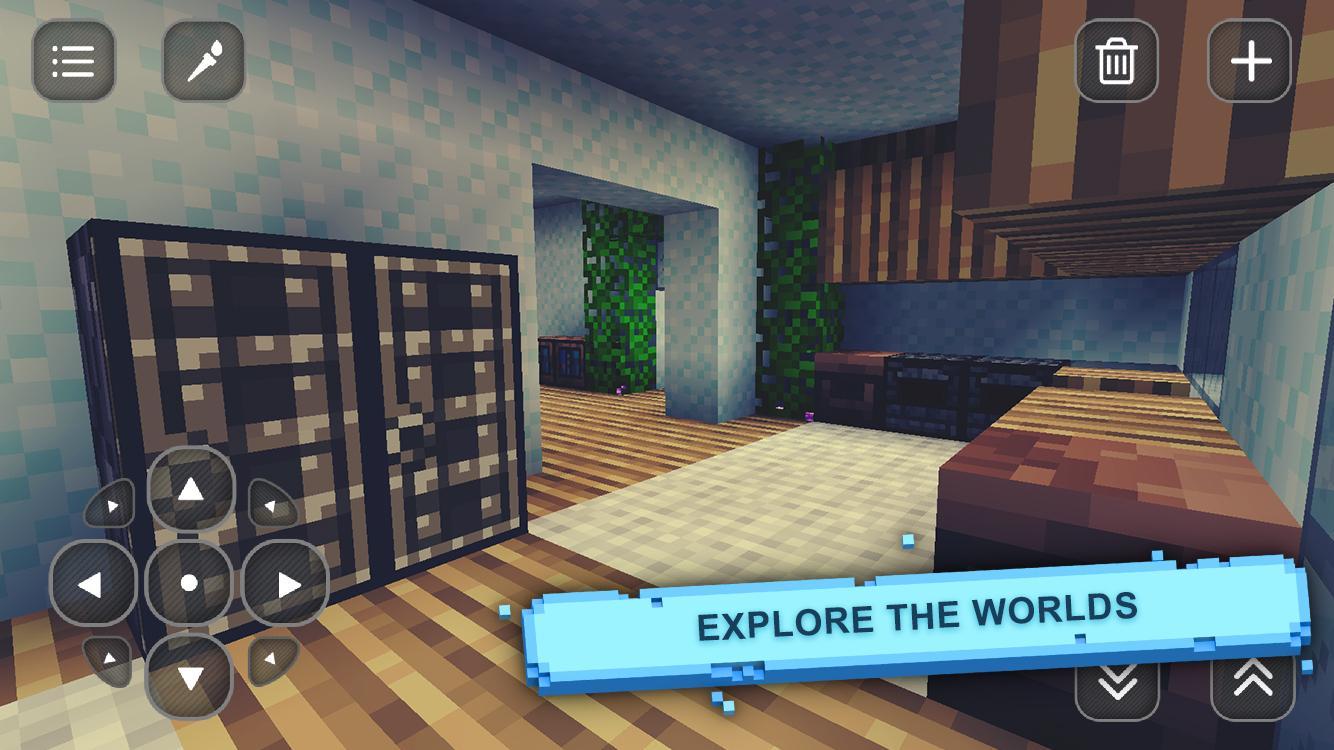This screenshot has width=1334, height=750.
Task: Tap the center dot of the D-pad
Action: pyautogui.click(x=189, y=583)
